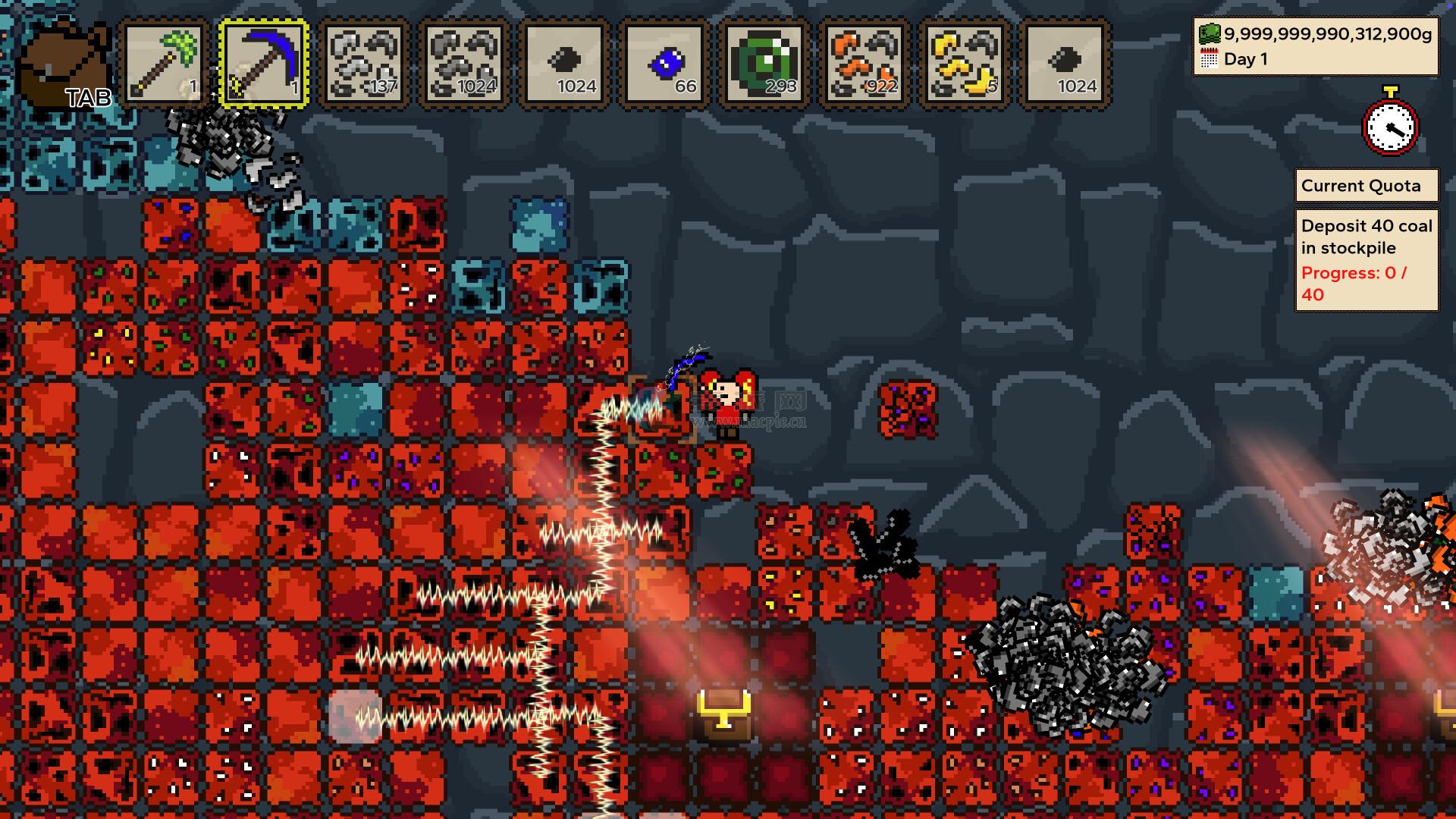The image size is (1456, 819).
Task: Choose the gray ore stack of 137
Action: tap(364, 64)
